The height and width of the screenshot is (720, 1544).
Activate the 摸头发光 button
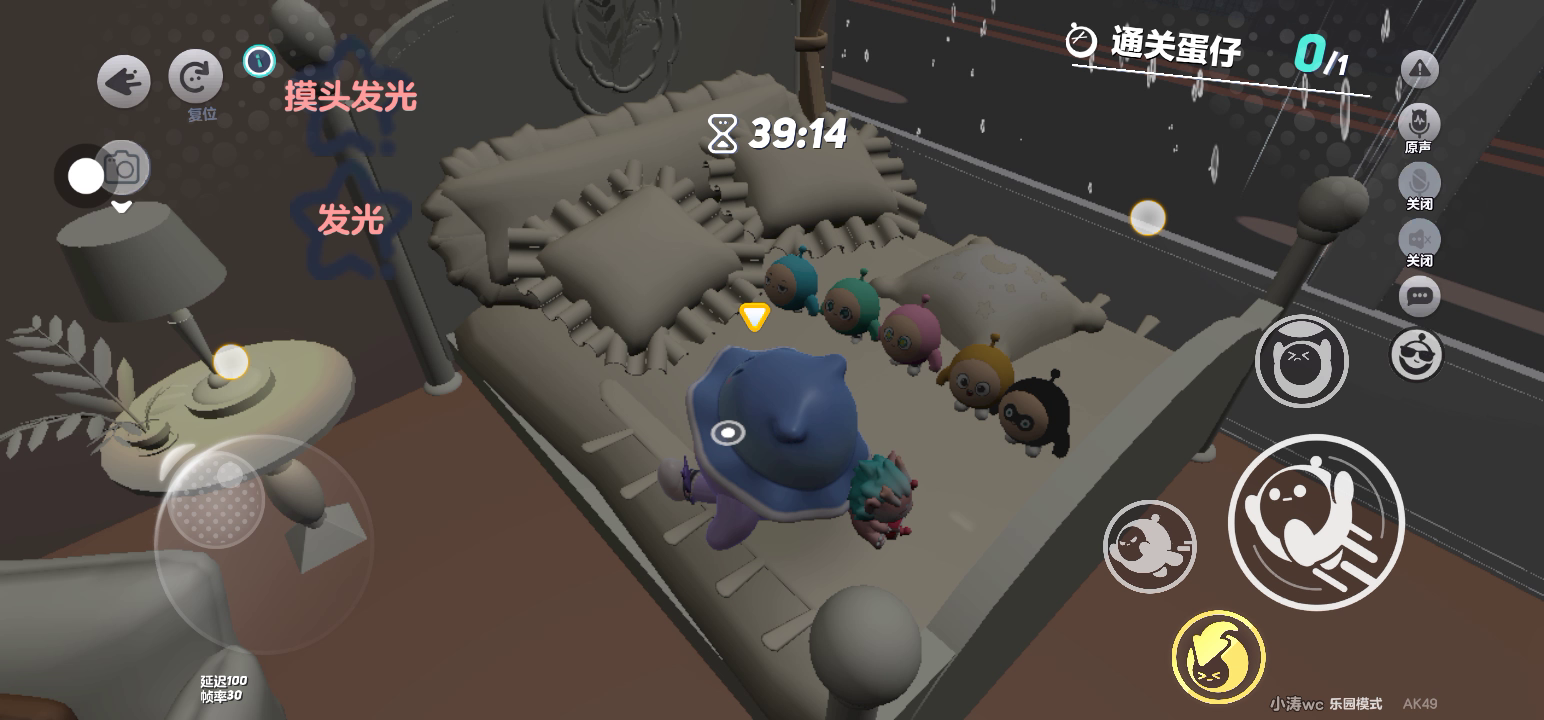coord(350,98)
